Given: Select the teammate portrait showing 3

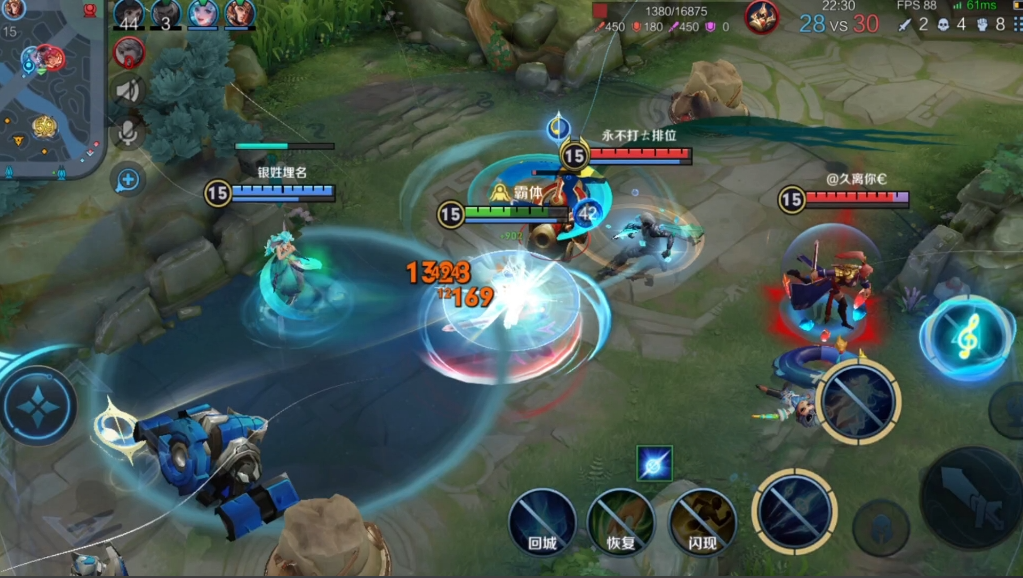Looking at the screenshot, I should click(x=166, y=14).
